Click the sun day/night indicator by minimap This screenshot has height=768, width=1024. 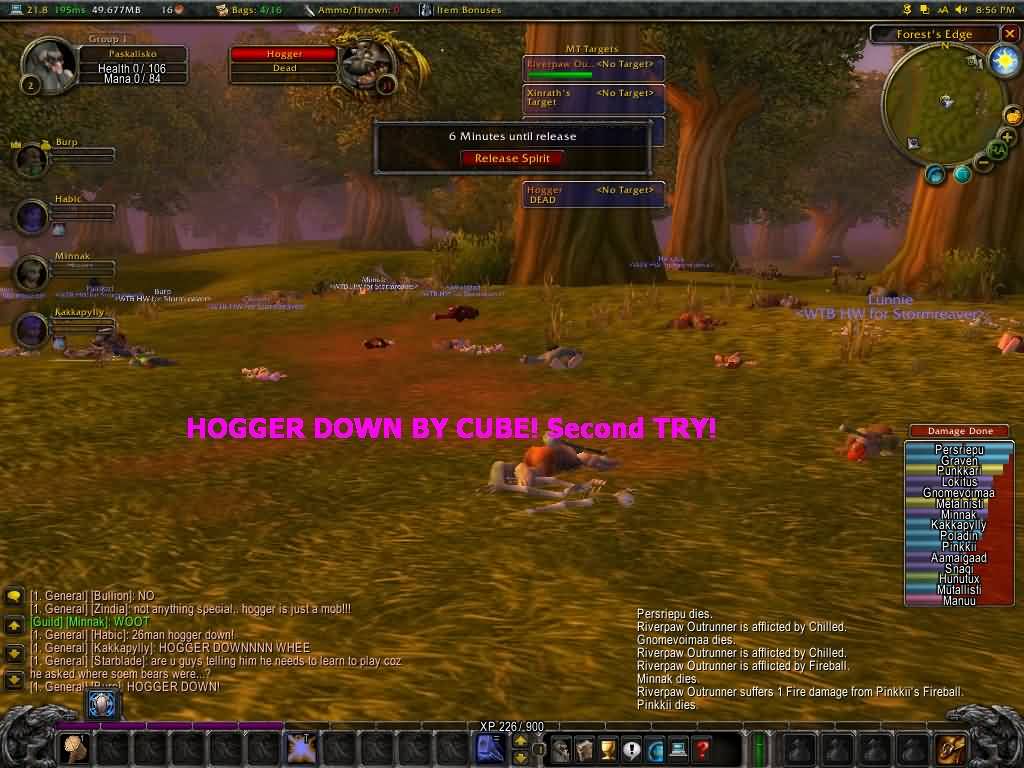(x=1003, y=61)
